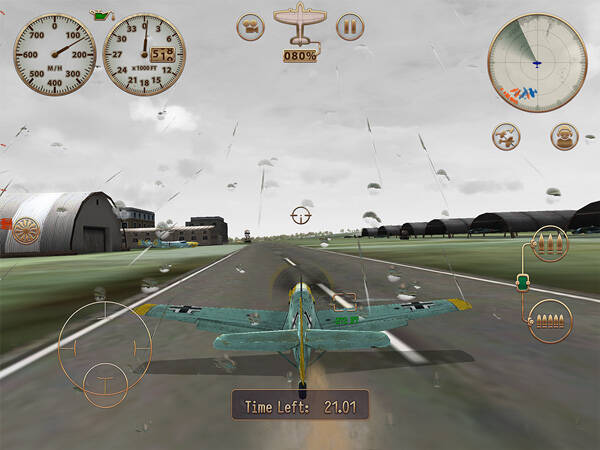Fire the five-bullet machine gun button
This screenshot has height=450, width=600.
point(549,320)
